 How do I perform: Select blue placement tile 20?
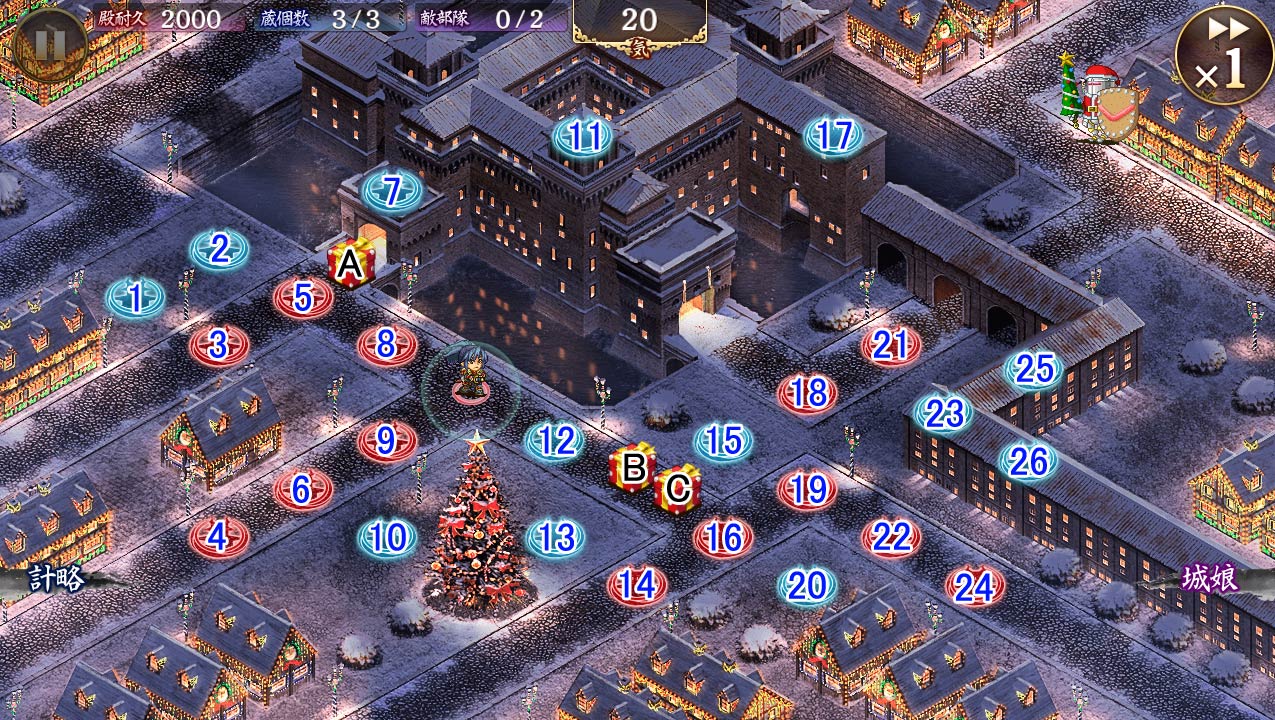807,586
